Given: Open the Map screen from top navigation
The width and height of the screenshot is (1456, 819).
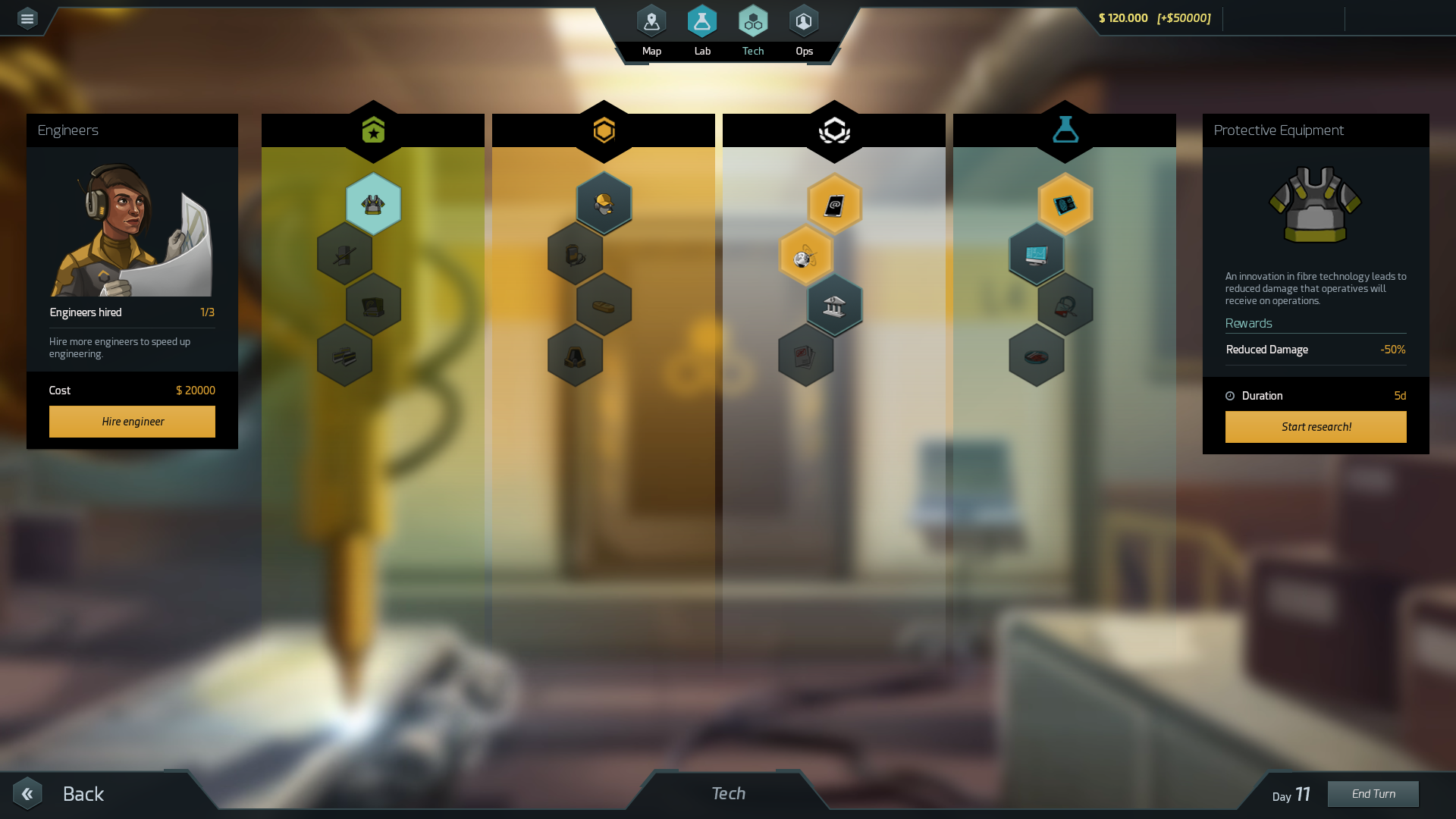Looking at the screenshot, I should tap(651, 21).
